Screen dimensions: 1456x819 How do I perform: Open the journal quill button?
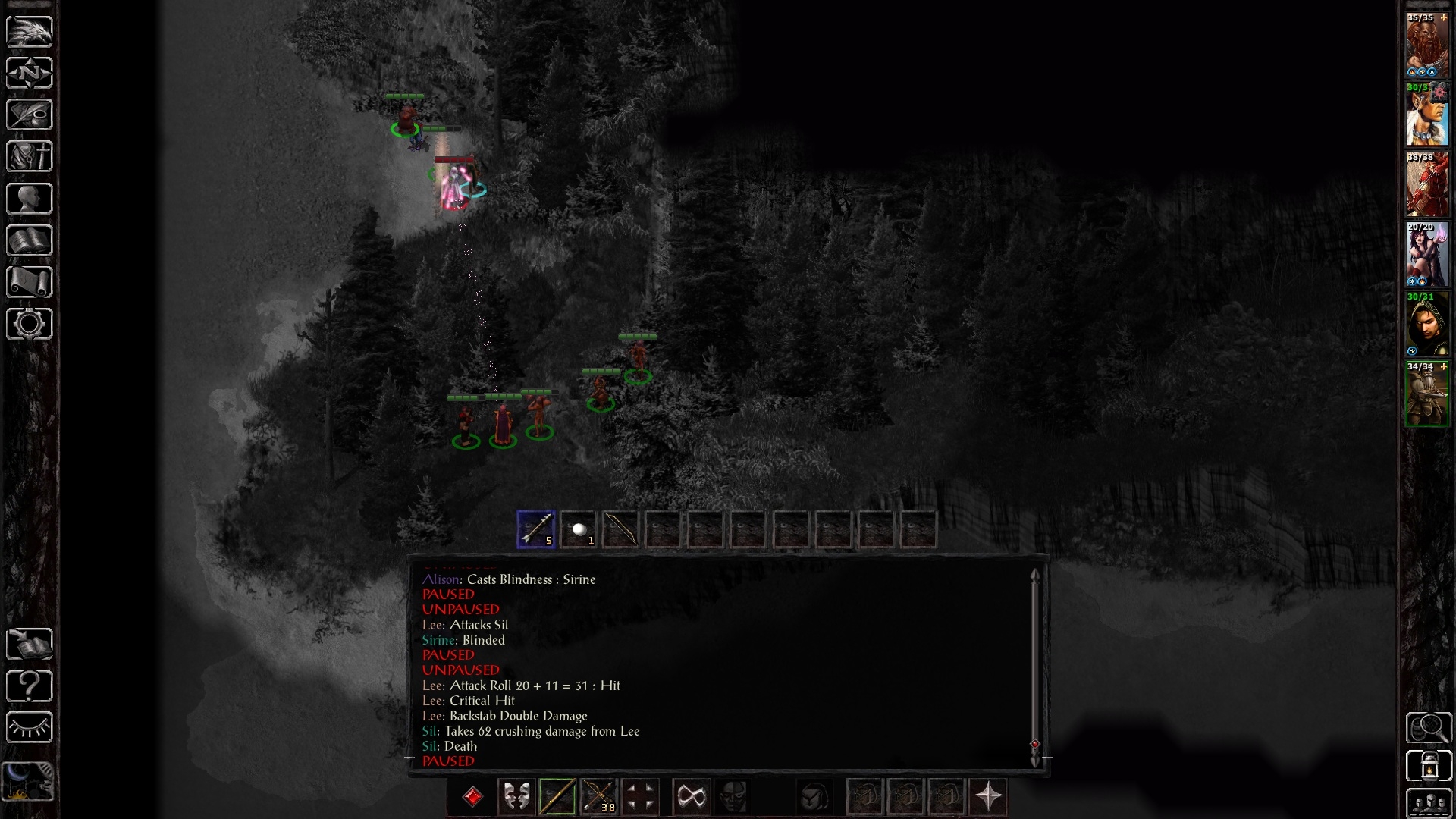click(x=30, y=115)
